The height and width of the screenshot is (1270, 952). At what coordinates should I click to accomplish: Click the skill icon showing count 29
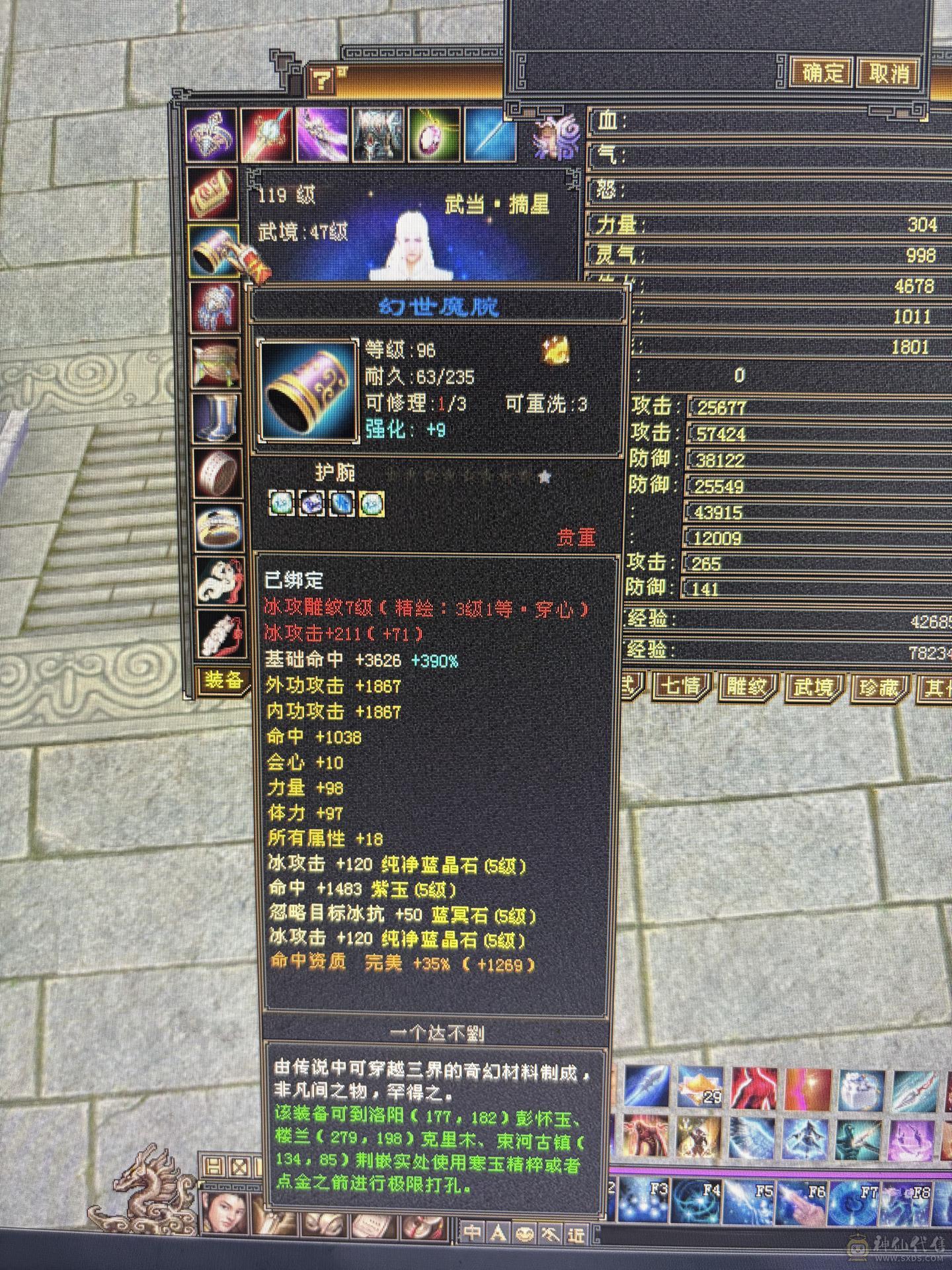[x=701, y=1088]
